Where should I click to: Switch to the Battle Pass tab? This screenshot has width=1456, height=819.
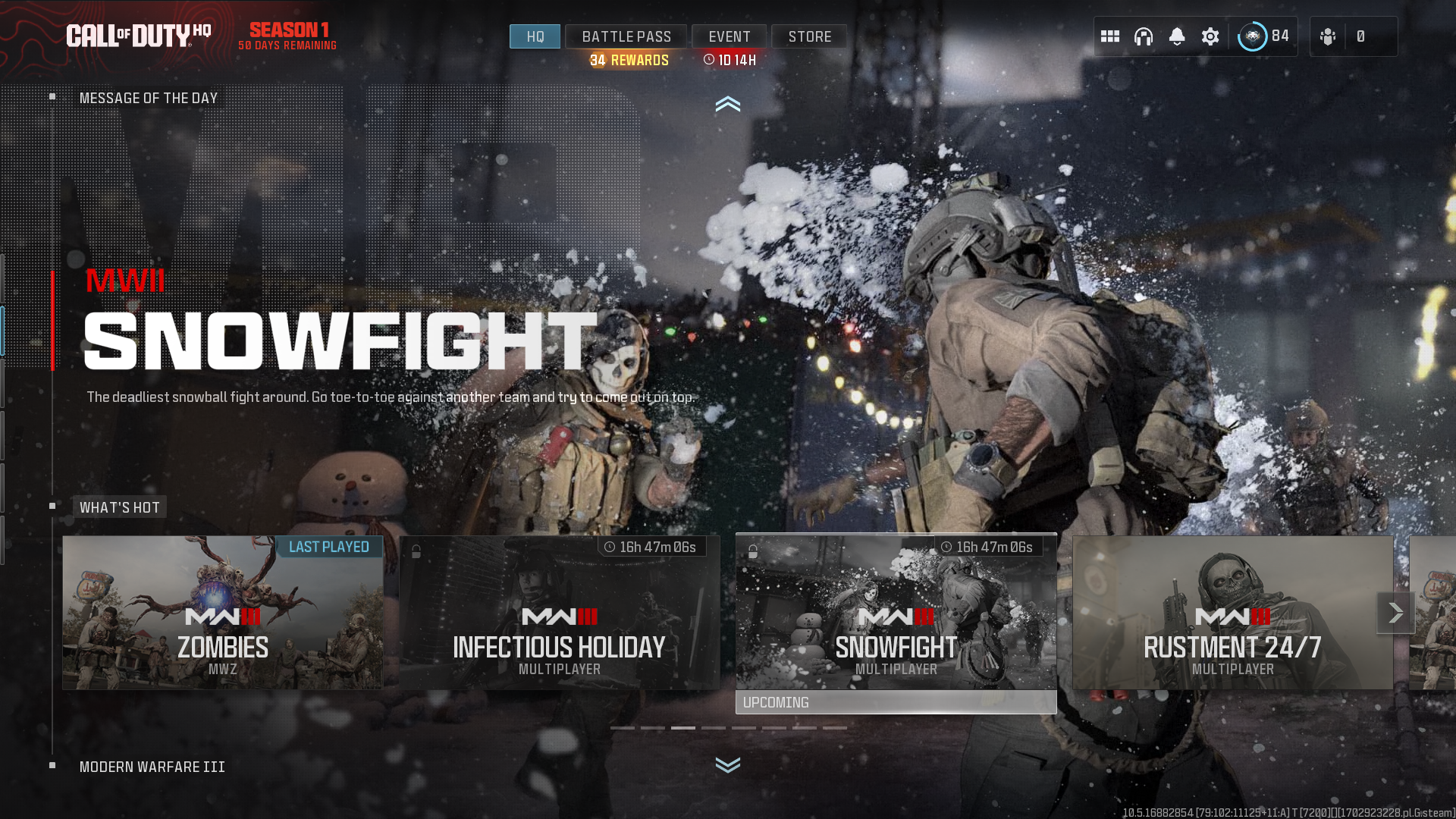[626, 36]
